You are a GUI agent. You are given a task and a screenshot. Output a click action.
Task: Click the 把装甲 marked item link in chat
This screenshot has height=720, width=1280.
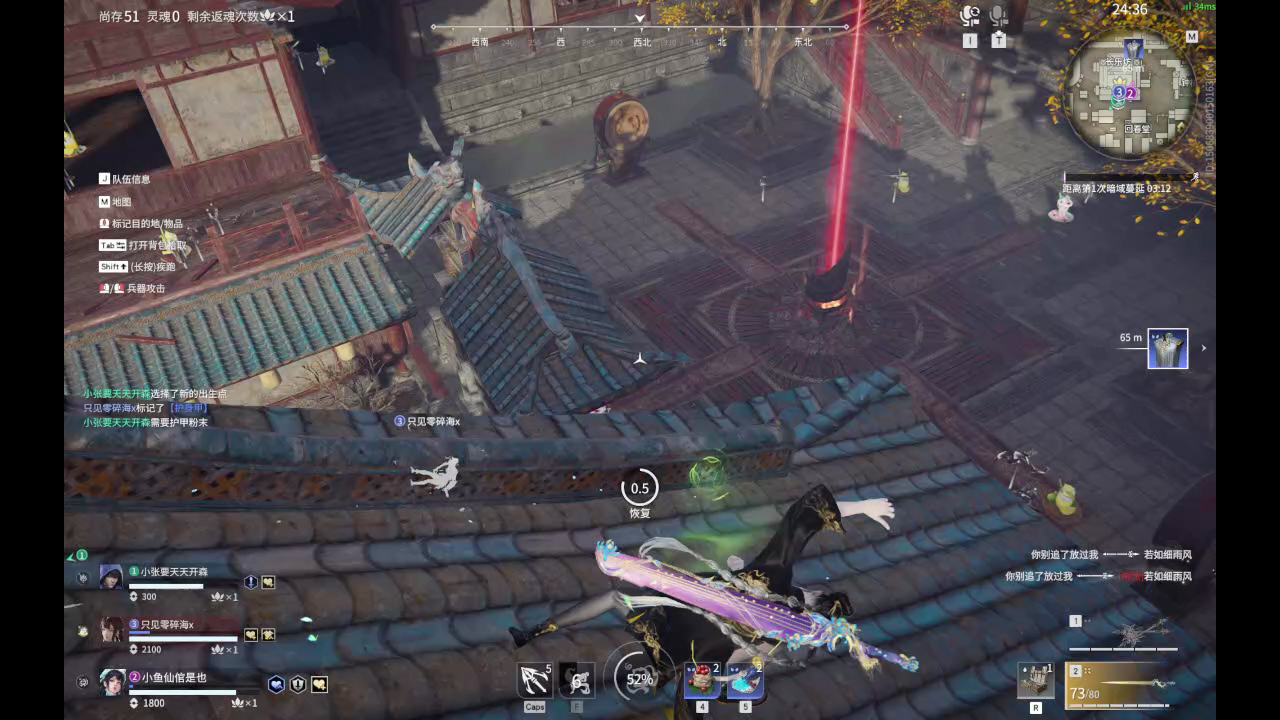pos(189,407)
